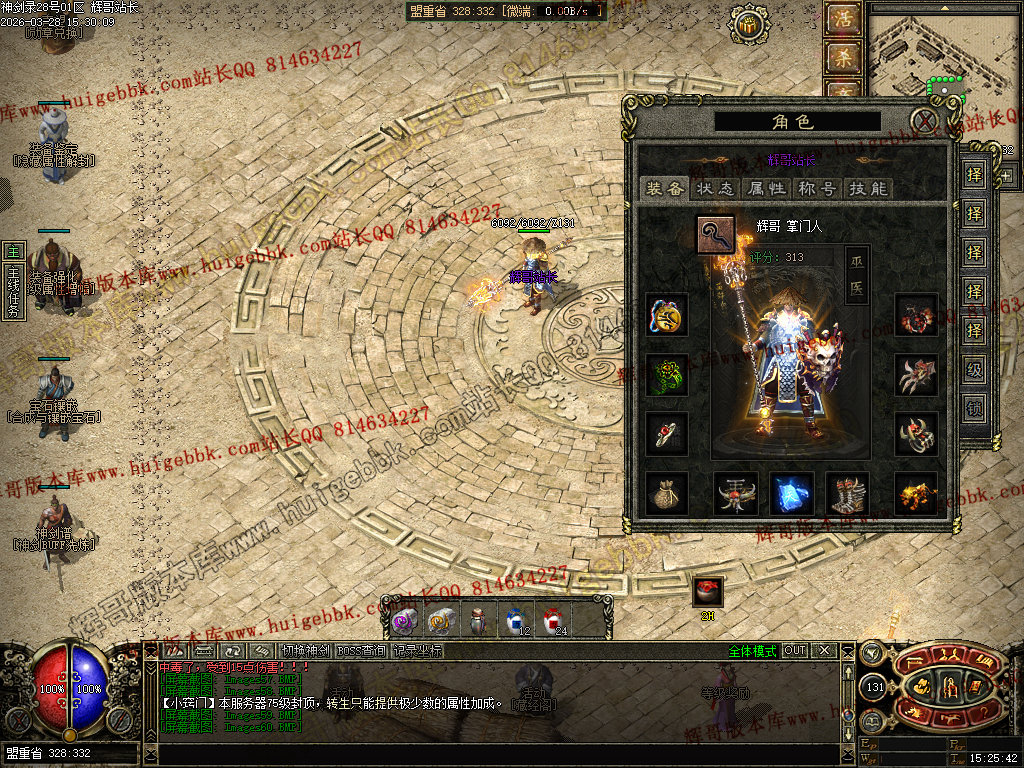
Task: Toggle the 全体模式 attack mode
Action: click(x=752, y=650)
